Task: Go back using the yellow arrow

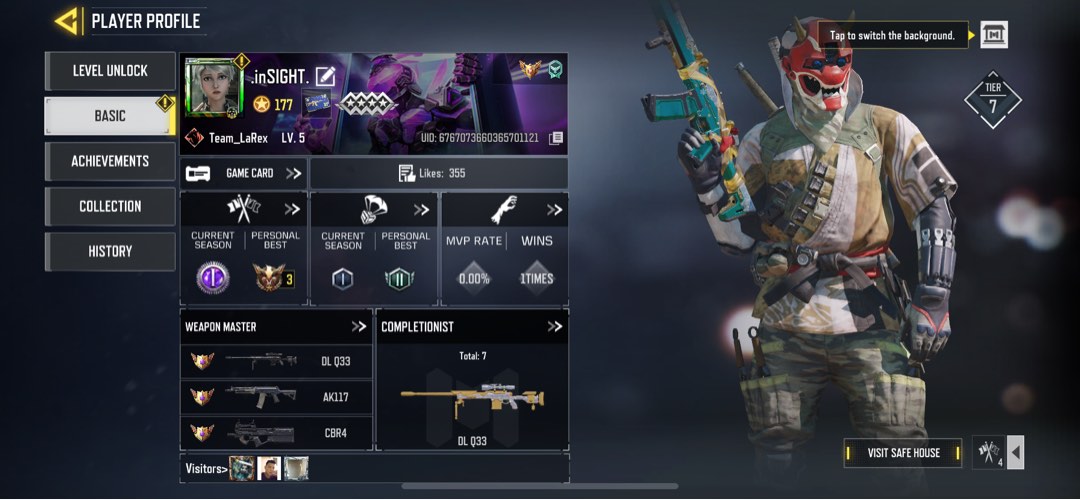Action: [x=68, y=20]
